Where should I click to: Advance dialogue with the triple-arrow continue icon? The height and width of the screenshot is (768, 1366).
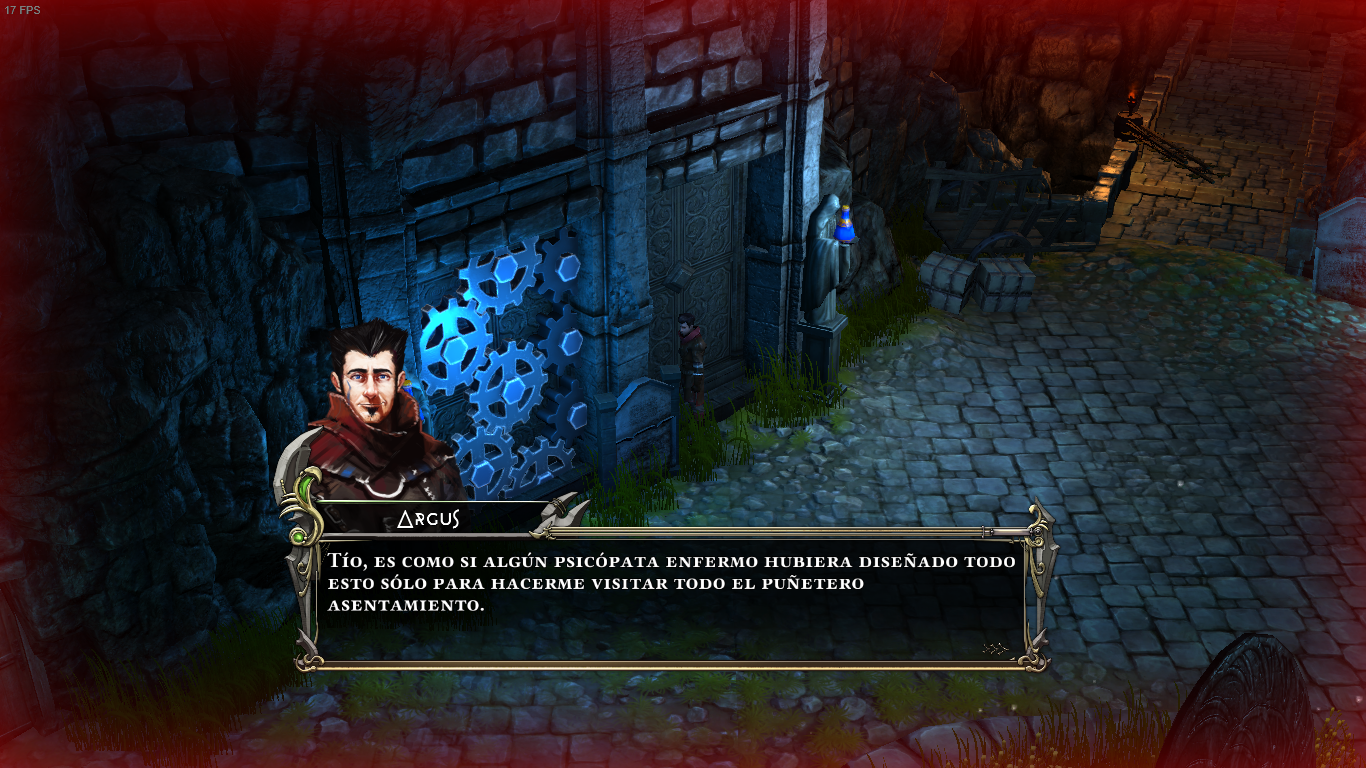[995, 648]
